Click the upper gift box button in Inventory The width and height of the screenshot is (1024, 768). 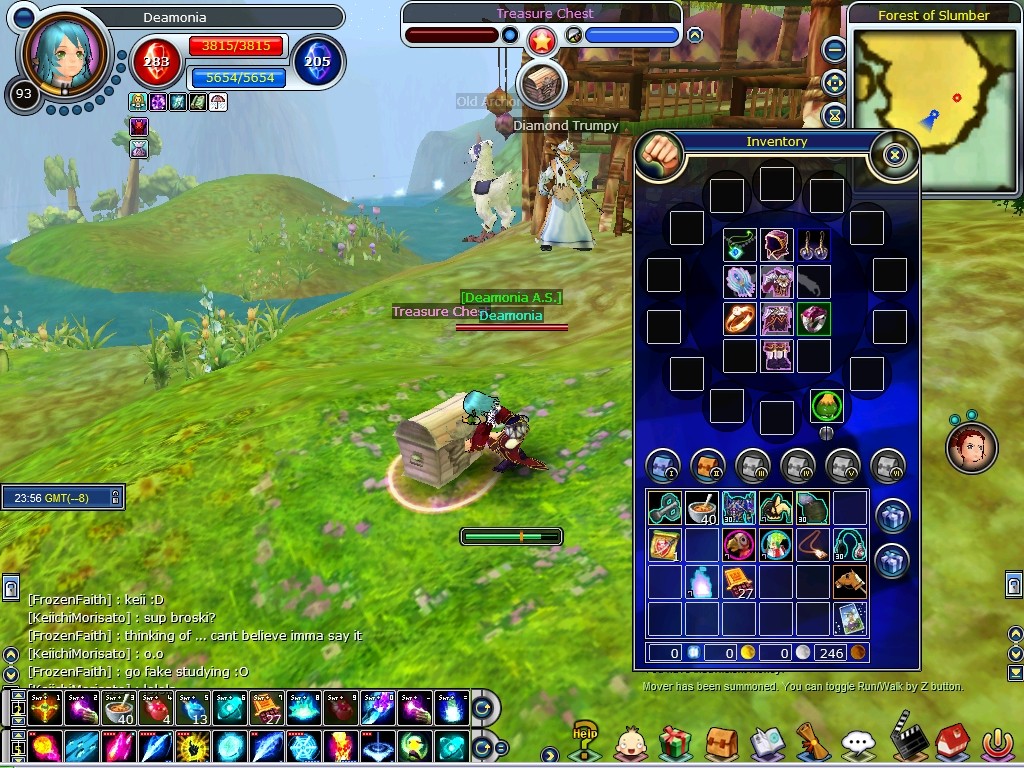(x=892, y=516)
